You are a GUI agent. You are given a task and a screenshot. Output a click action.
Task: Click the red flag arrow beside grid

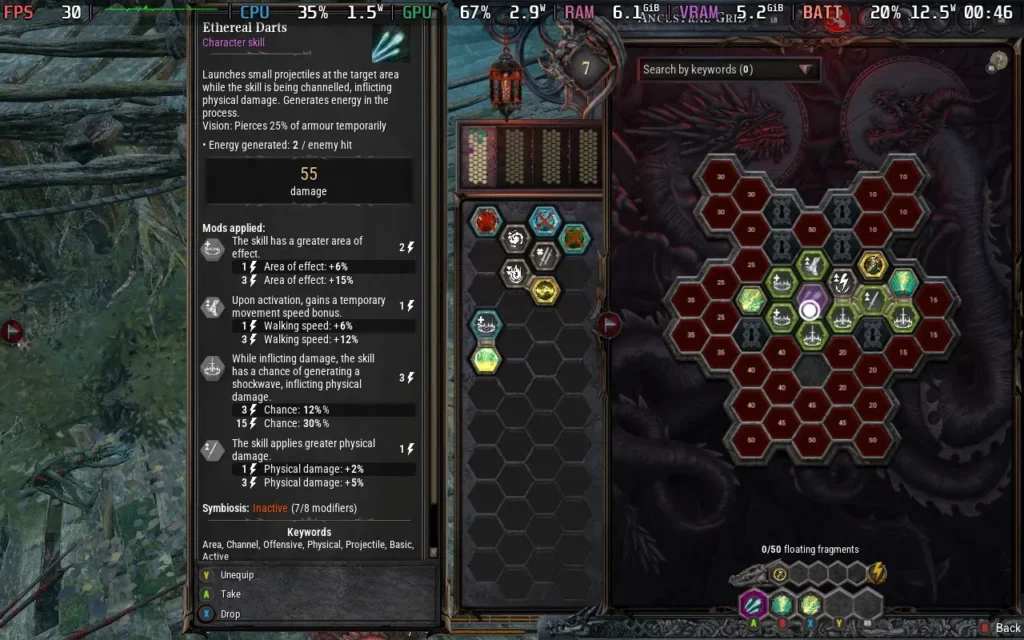(609, 323)
